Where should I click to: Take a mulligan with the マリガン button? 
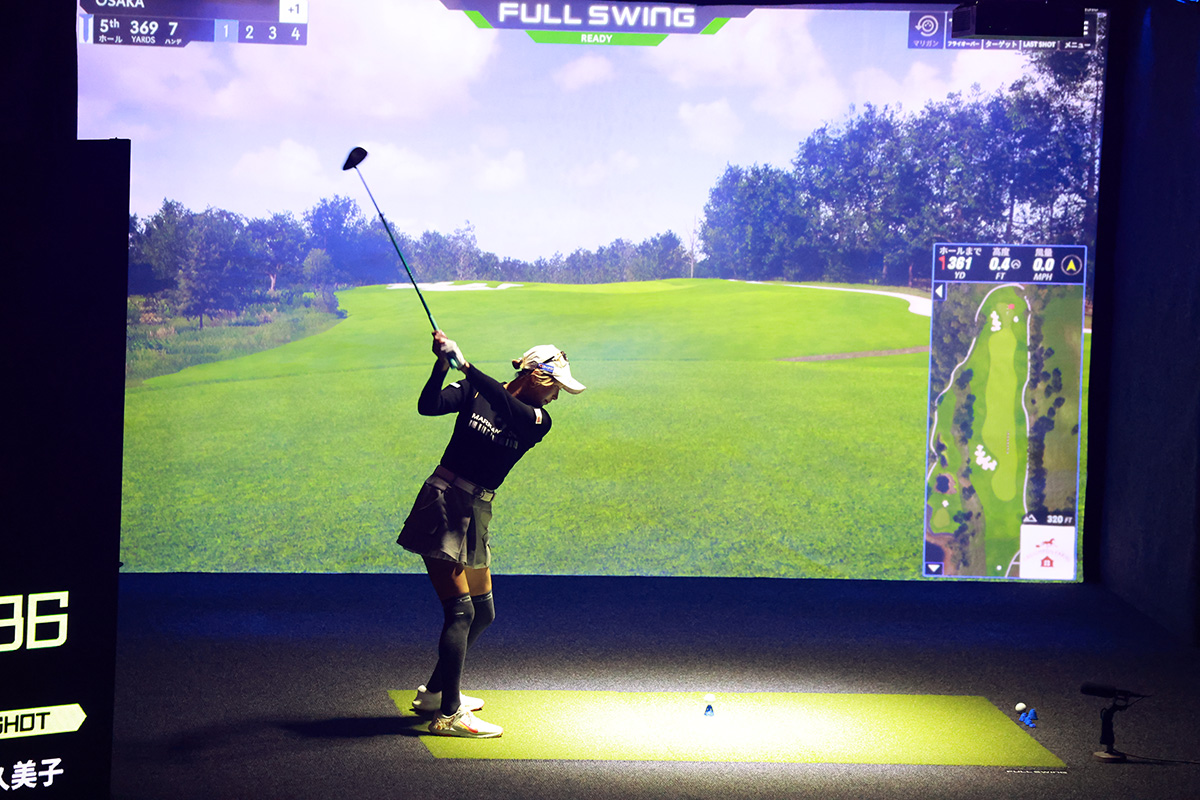point(927,29)
